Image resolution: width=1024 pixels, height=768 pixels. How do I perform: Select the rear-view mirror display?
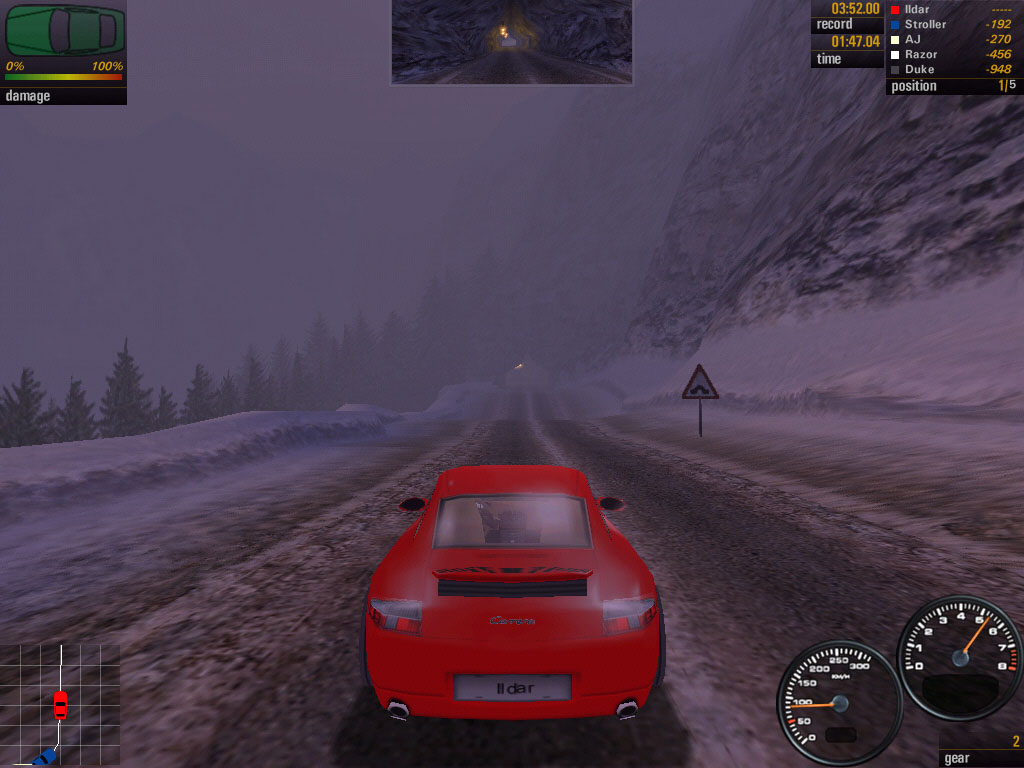point(511,41)
